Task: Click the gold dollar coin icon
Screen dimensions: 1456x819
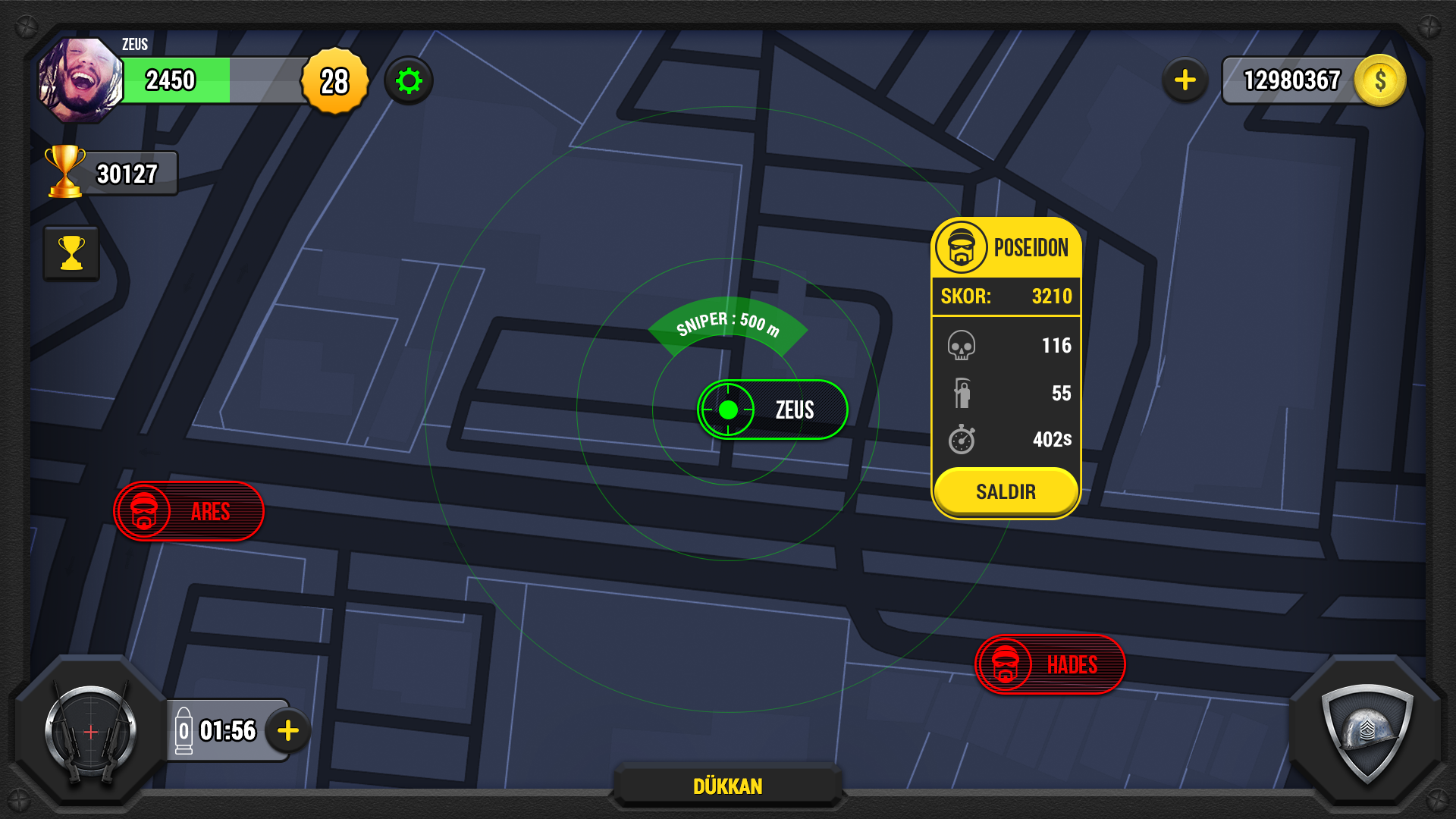Action: pos(1380,80)
